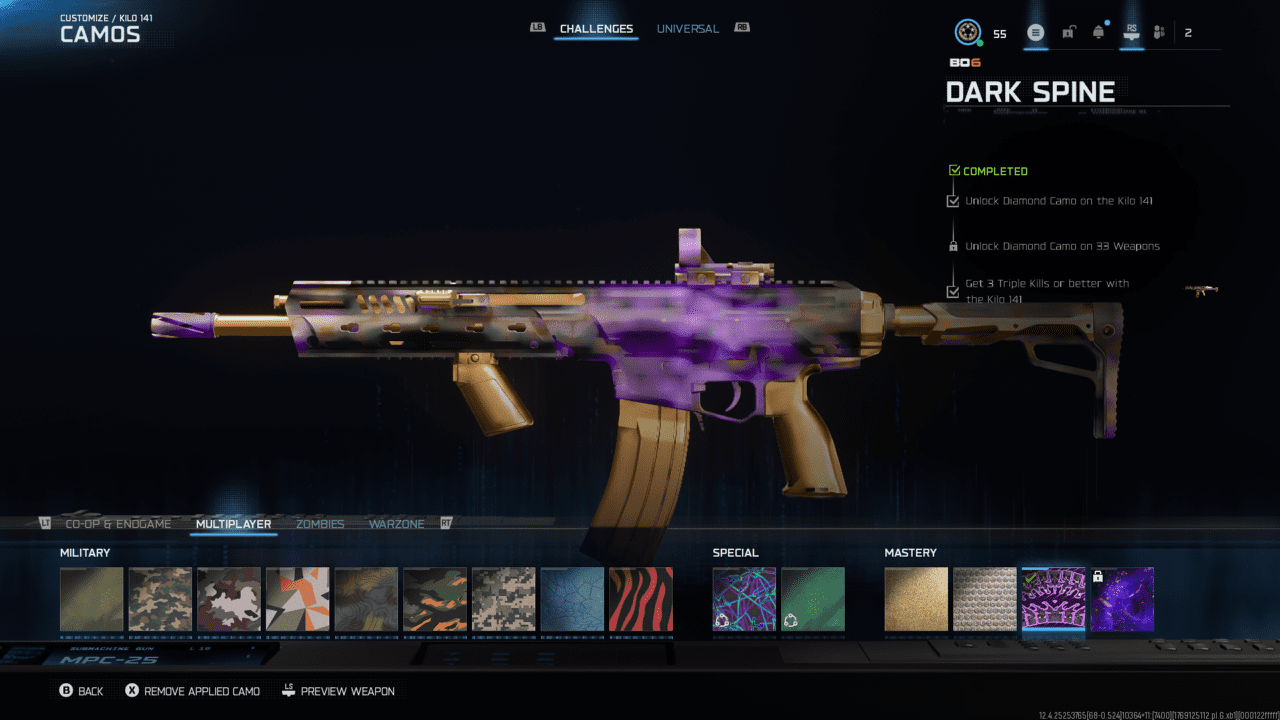Select the Co-op & Endgame category
The width and height of the screenshot is (1280, 720).
118,524
